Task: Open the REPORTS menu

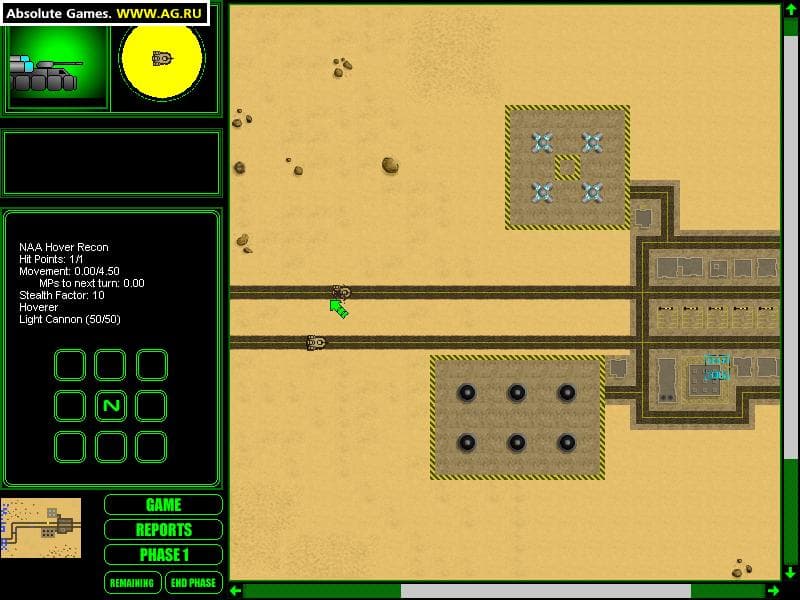Action: click(163, 530)
